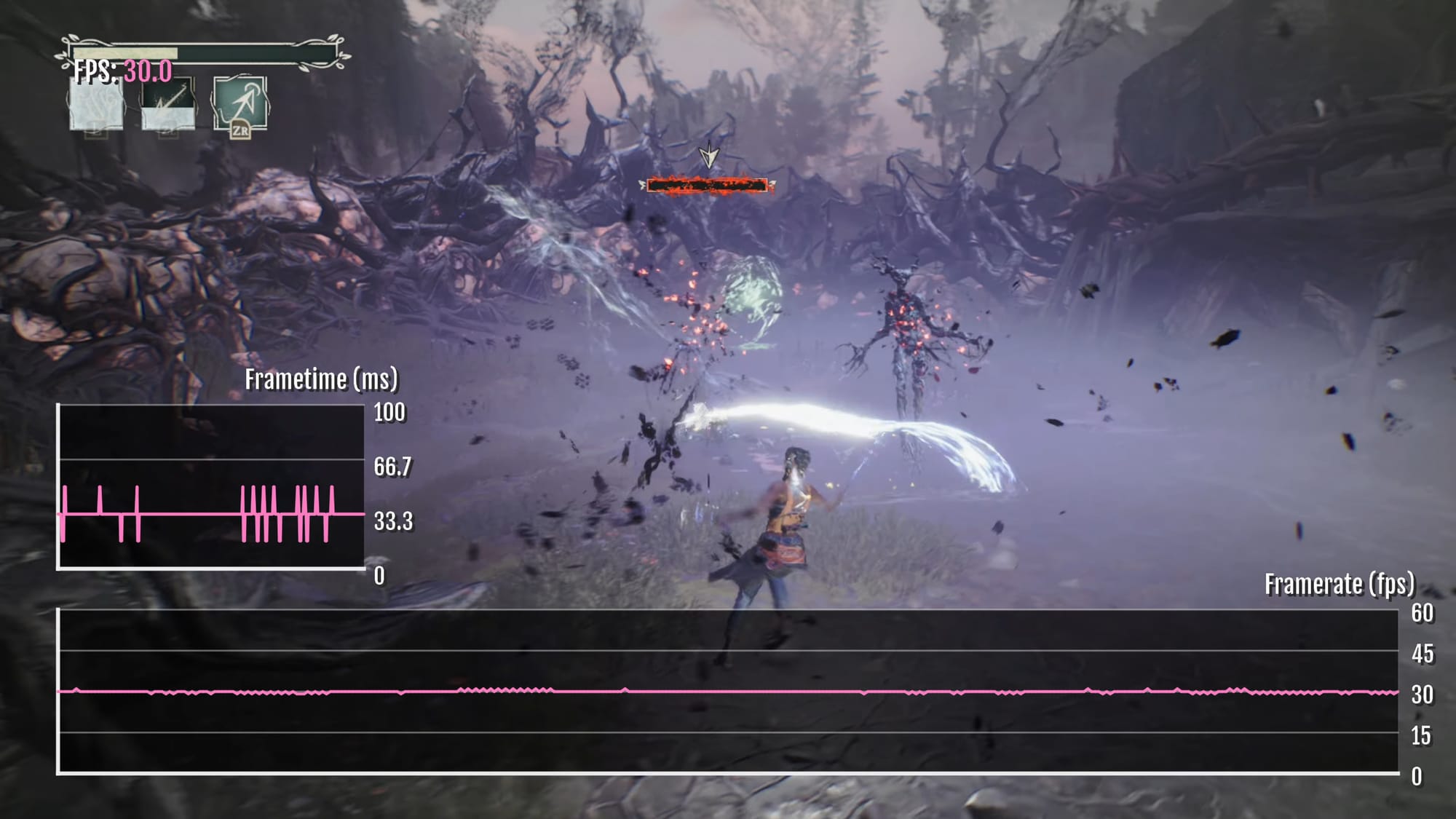Activate the ready arrow ability icon

240,104
